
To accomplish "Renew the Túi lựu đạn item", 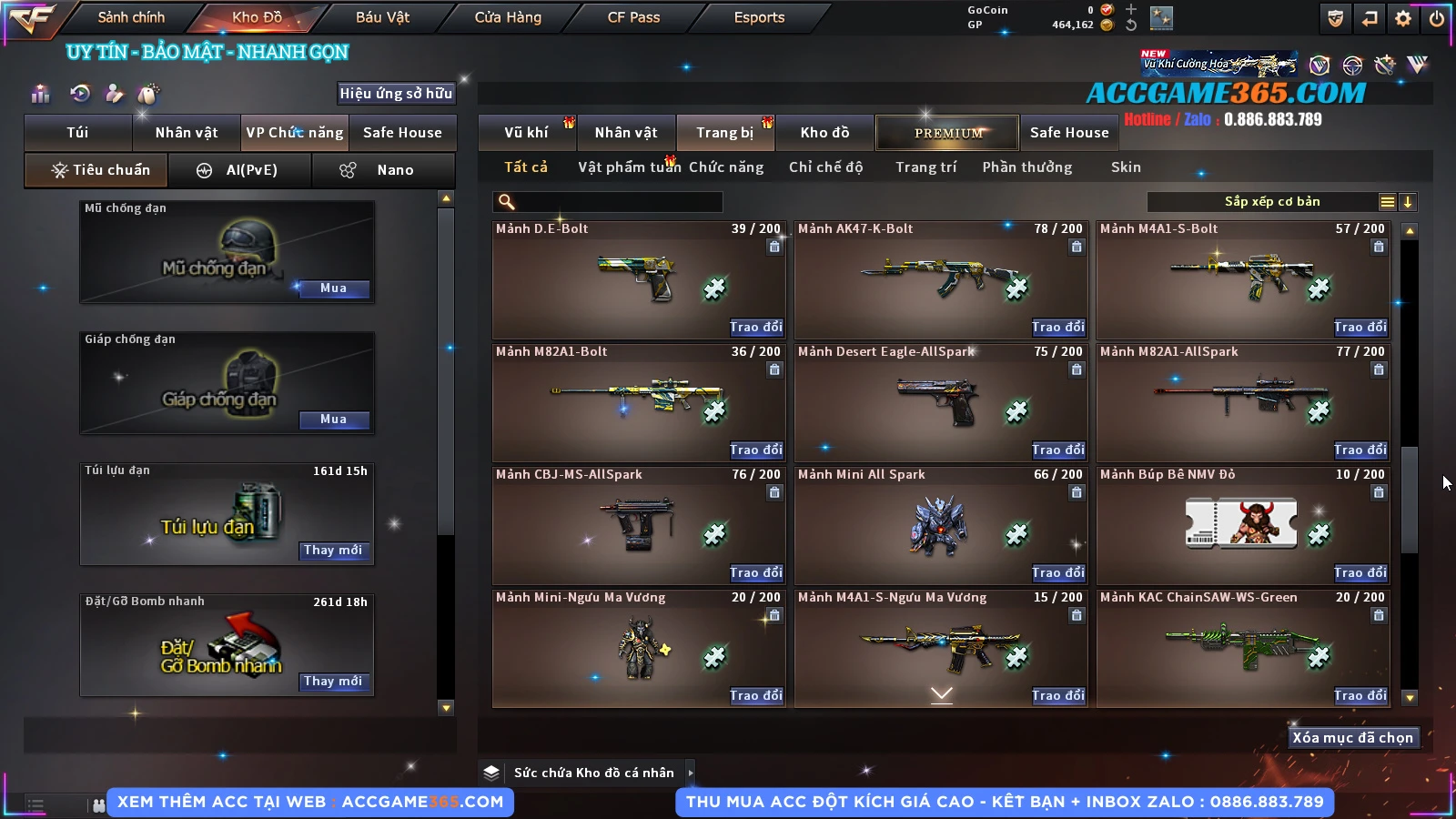I will click(x=333, y=551).
